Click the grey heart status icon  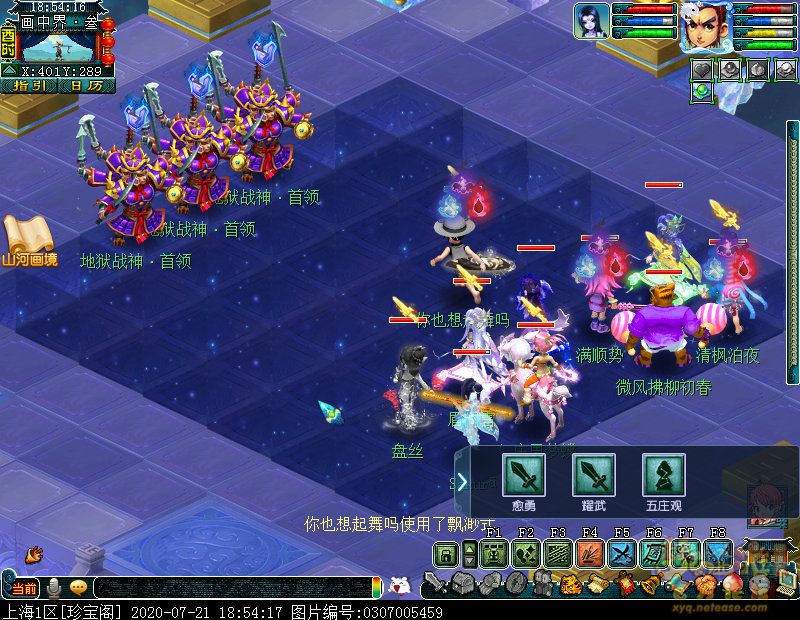702,69
